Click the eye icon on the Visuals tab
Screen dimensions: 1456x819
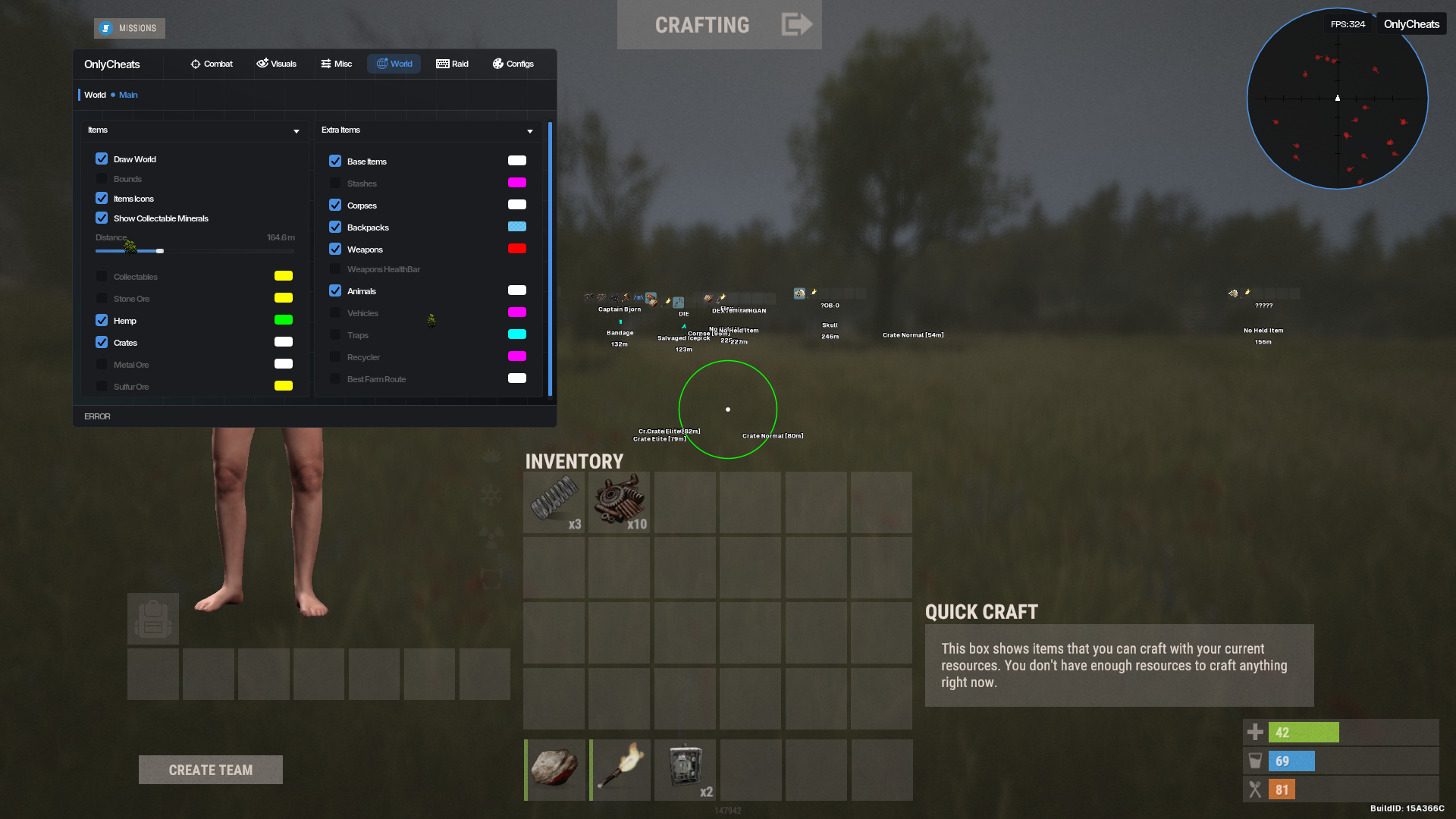263,64
